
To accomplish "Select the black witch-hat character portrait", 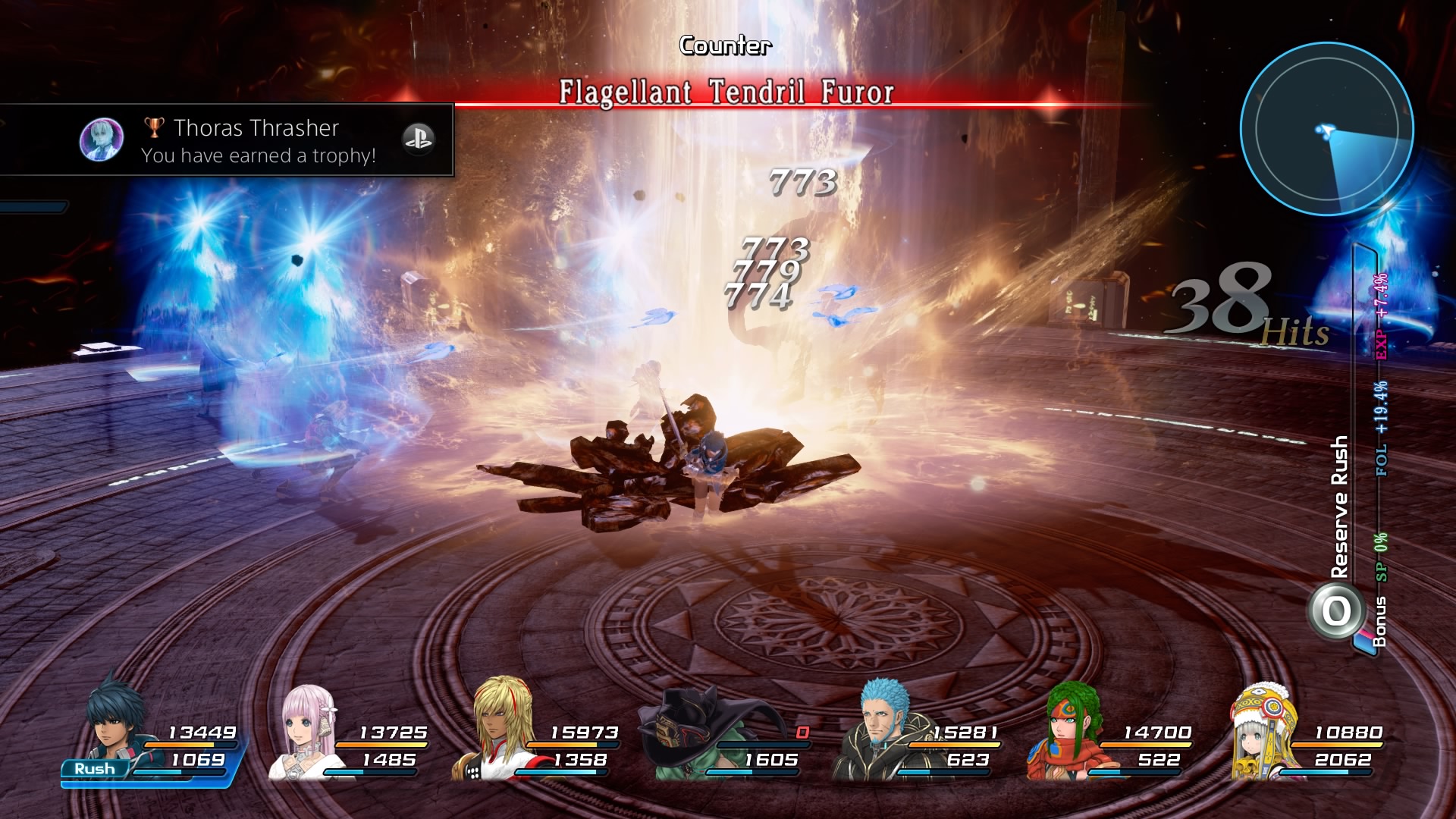I will point(686,732).
